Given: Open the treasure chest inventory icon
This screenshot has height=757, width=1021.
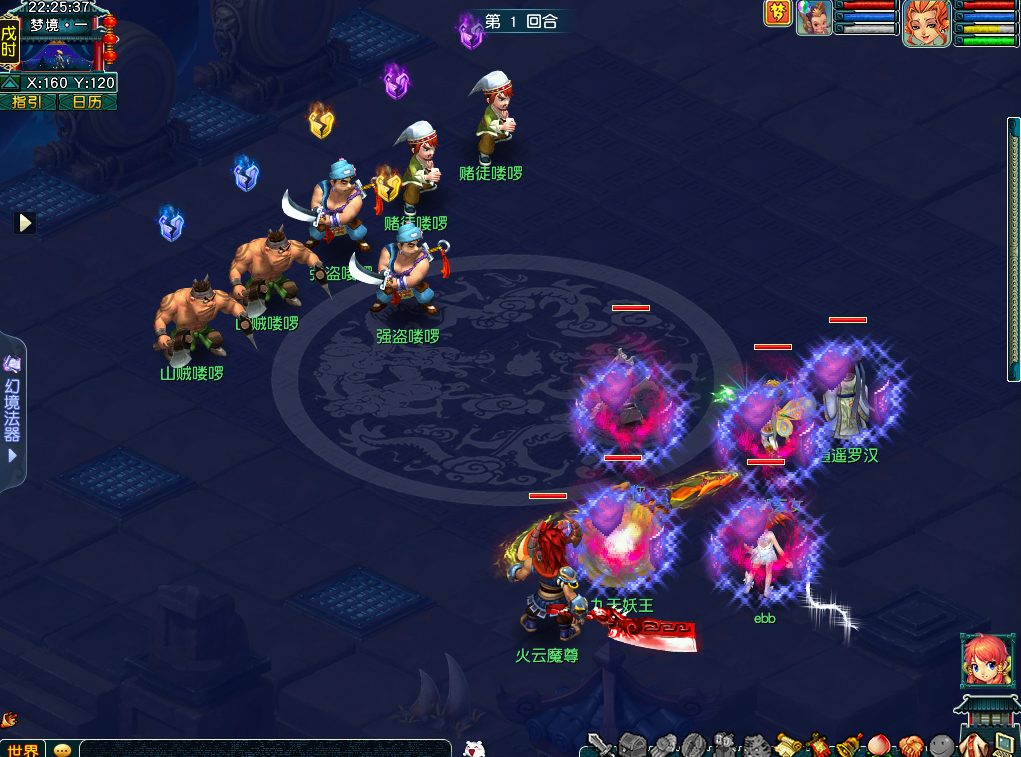Looking at the screenshot, I should [x=632, y=745].
